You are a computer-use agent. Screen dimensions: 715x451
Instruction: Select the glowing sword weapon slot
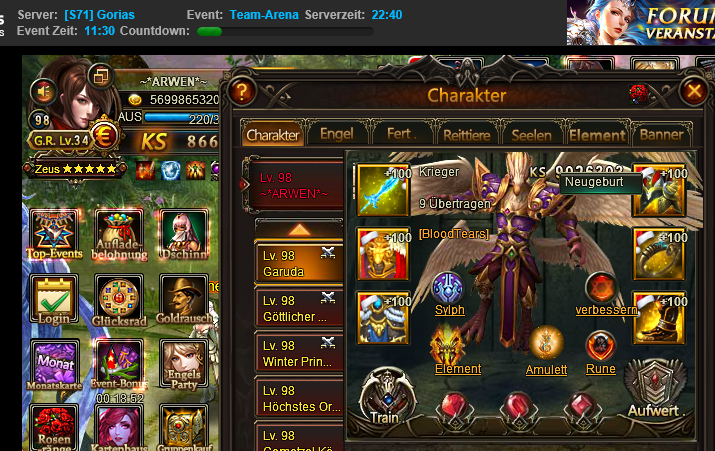point(383,190)
